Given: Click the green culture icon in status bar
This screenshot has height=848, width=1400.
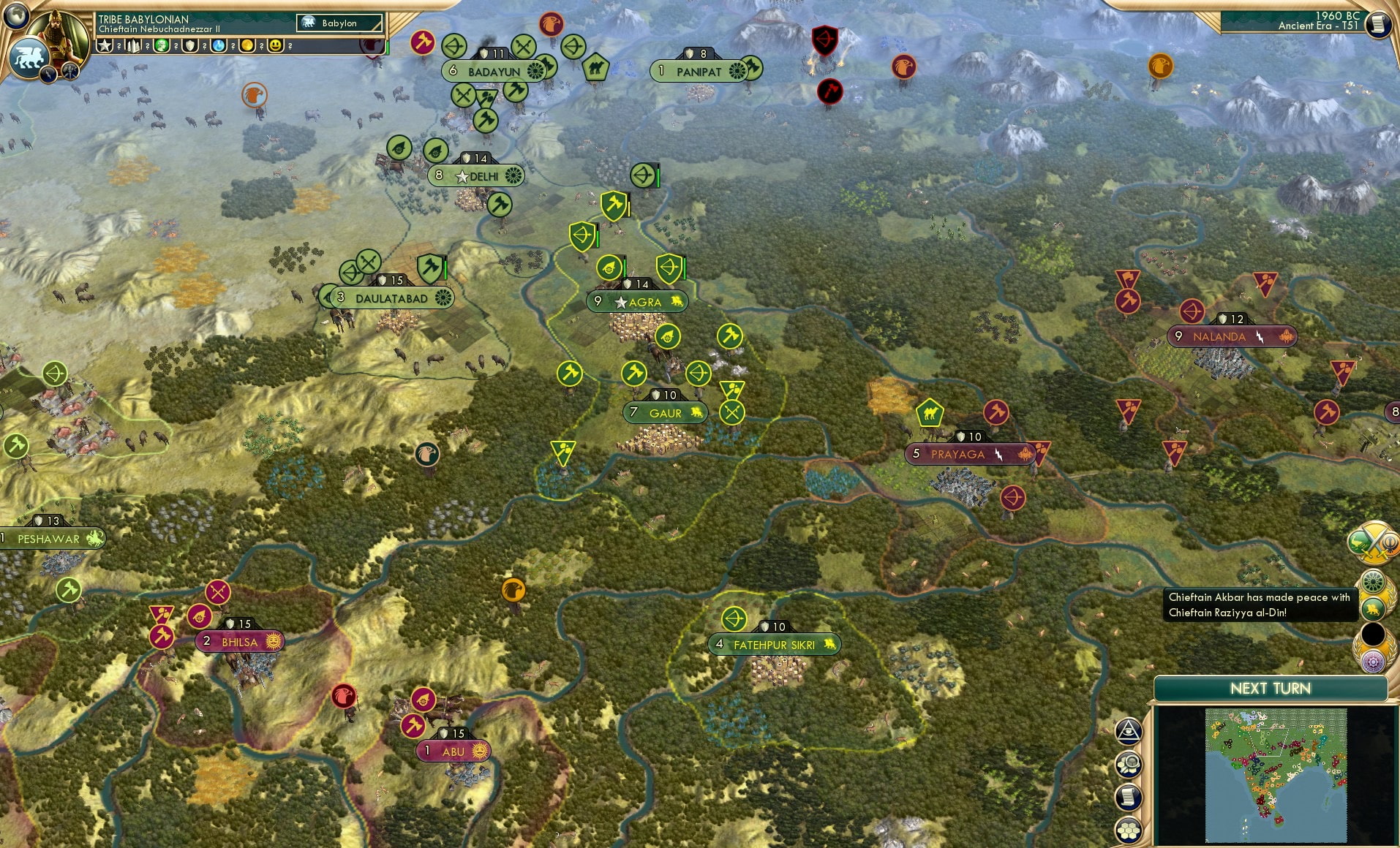Looking at the screenshot, I should pos(161,45).
